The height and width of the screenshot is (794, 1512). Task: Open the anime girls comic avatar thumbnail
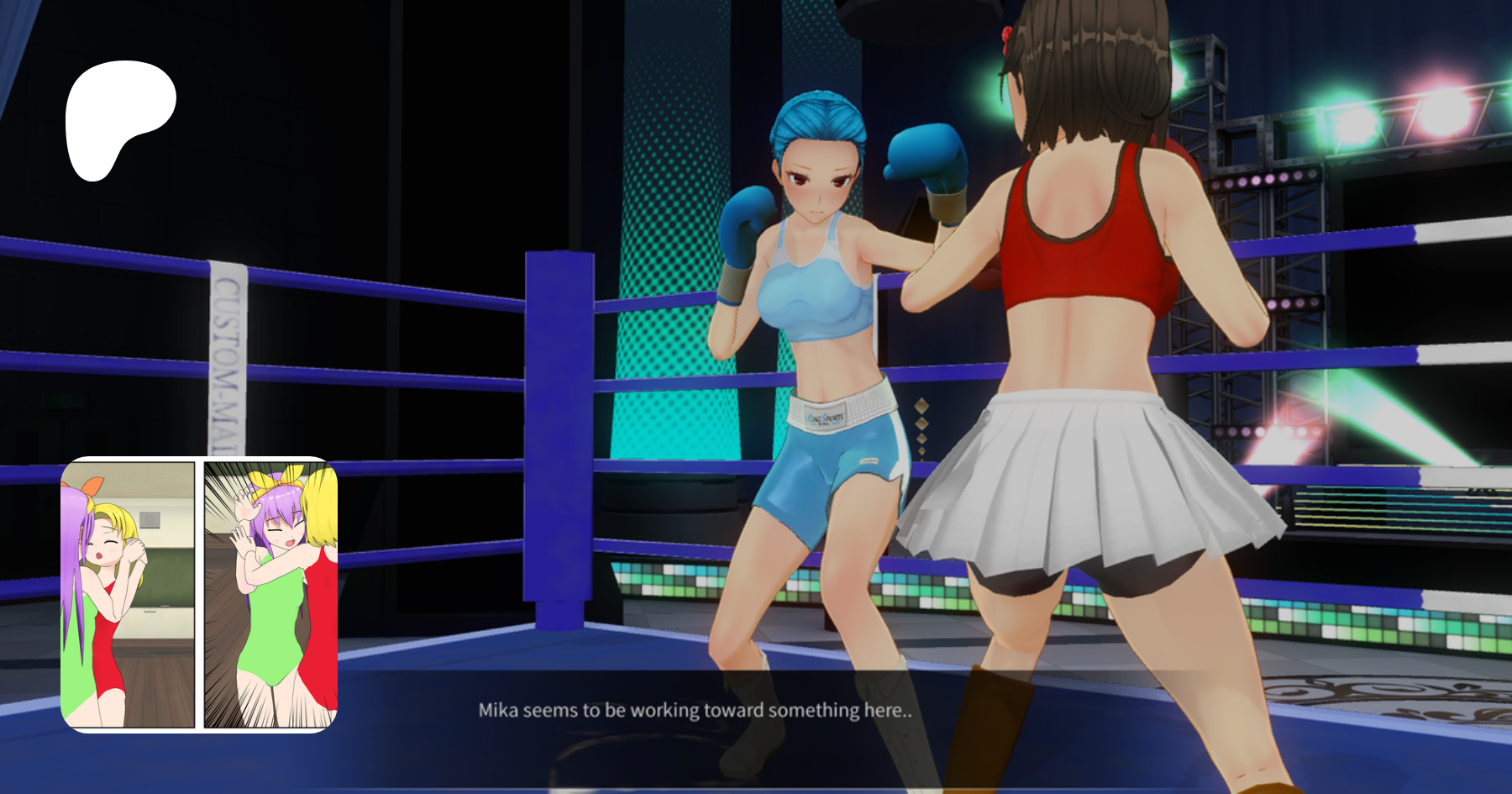pyautogui.click(x=199, y=594)
